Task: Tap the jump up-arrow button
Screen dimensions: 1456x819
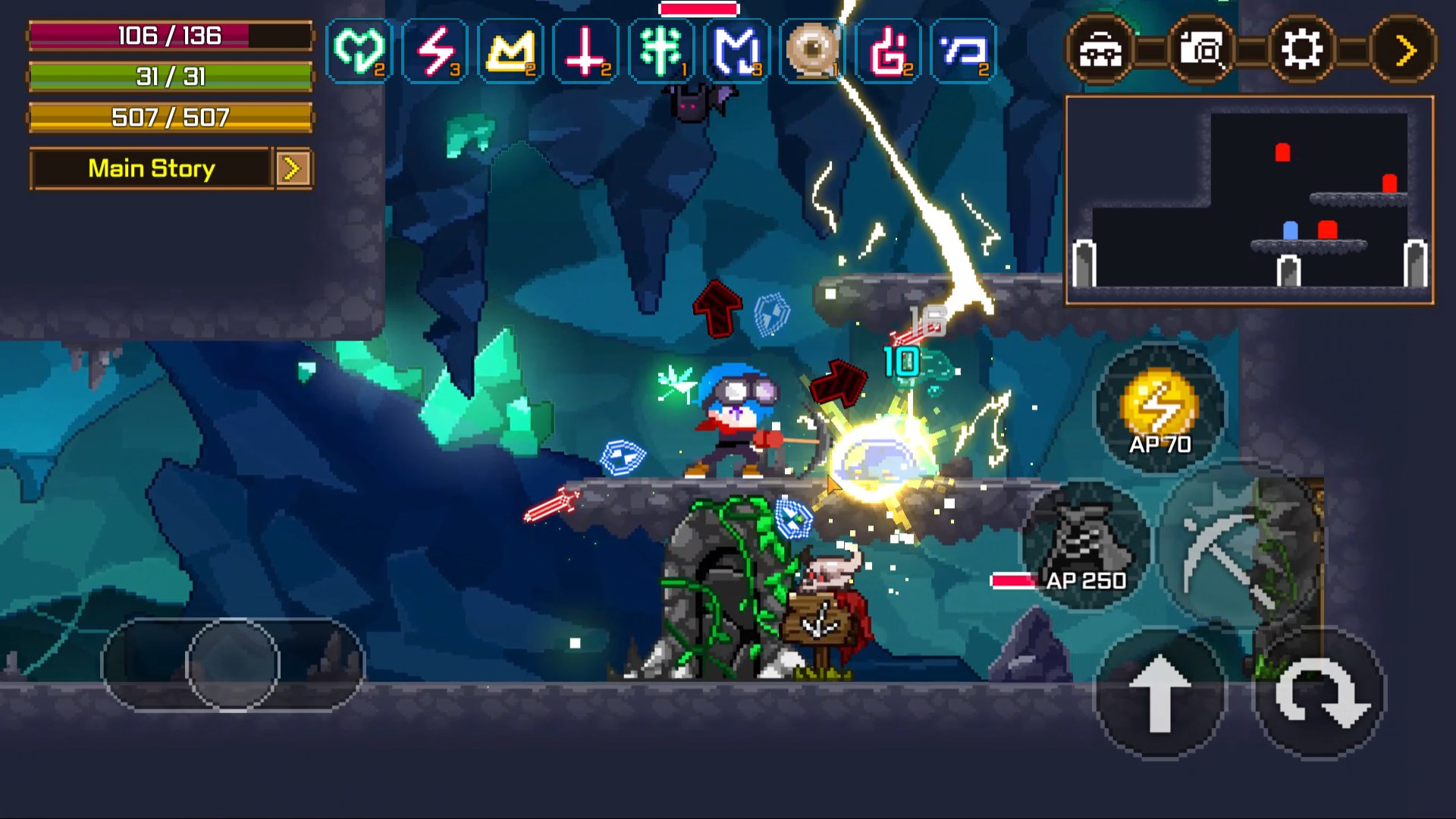Action: click(1159, 693)
